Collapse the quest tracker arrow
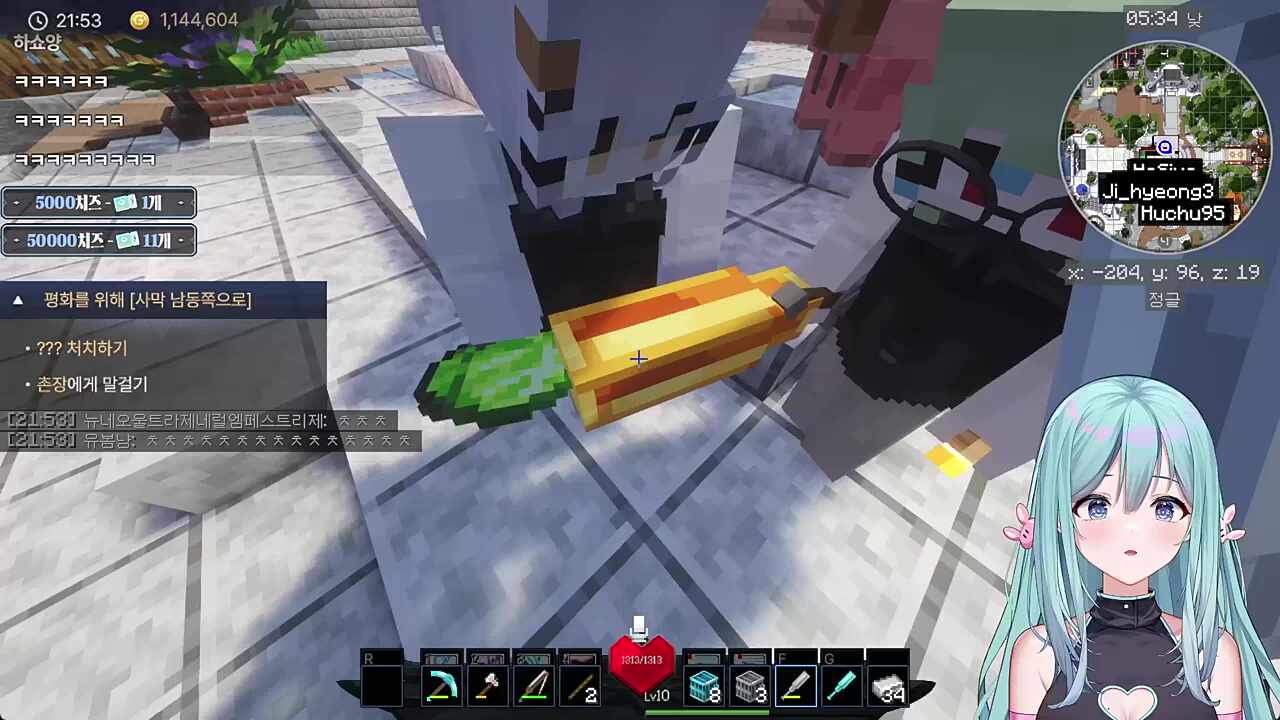The height and width of the screenshot is (720, 1280). click(x=18, y=300)
